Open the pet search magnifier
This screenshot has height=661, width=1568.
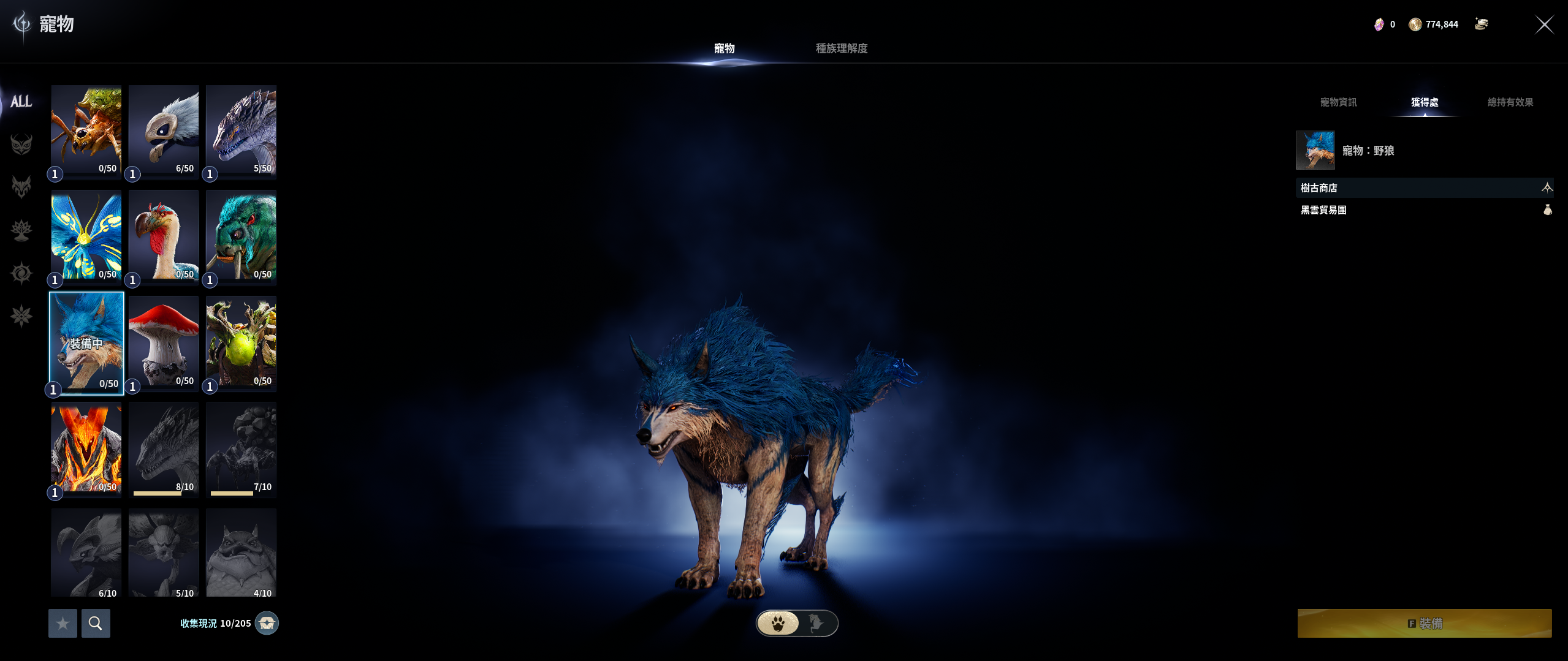(x=96, y=623)
